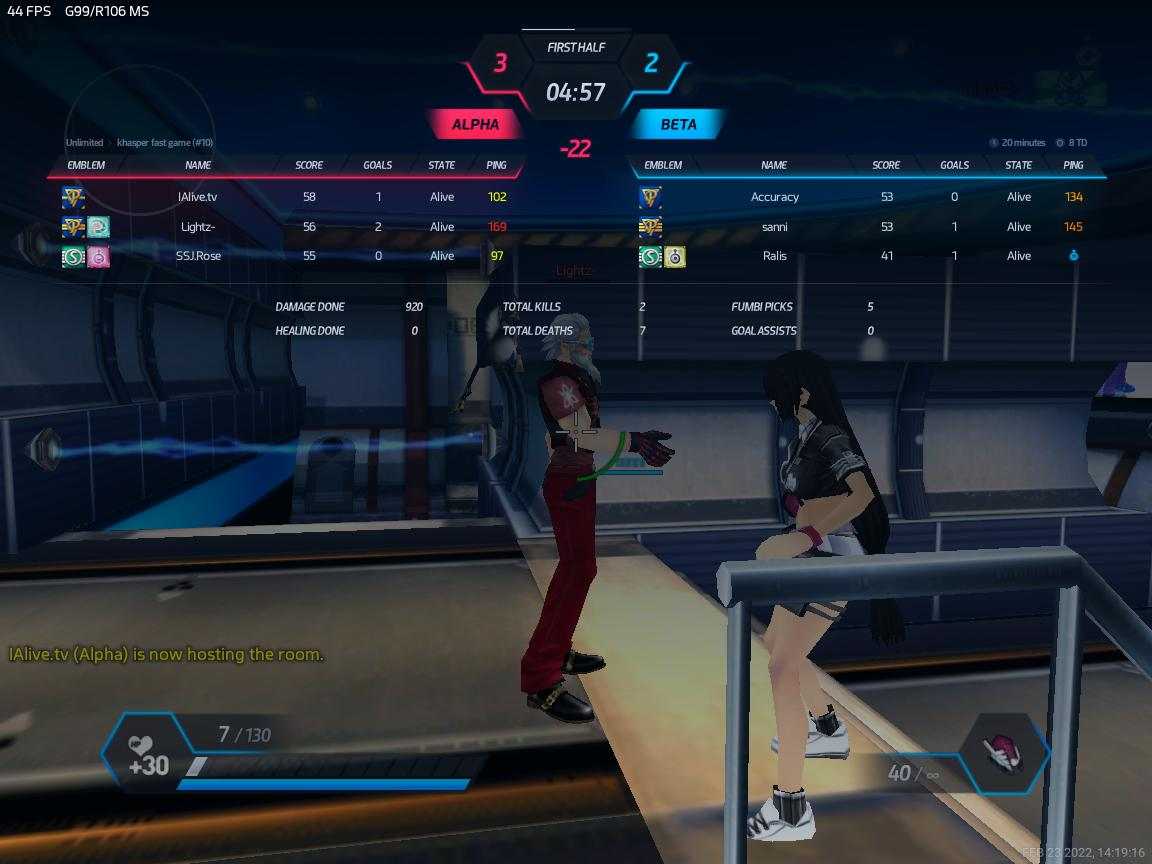Click the Beta team banner
This screenshot has height=864, width=1152.
tap(678, 125)
